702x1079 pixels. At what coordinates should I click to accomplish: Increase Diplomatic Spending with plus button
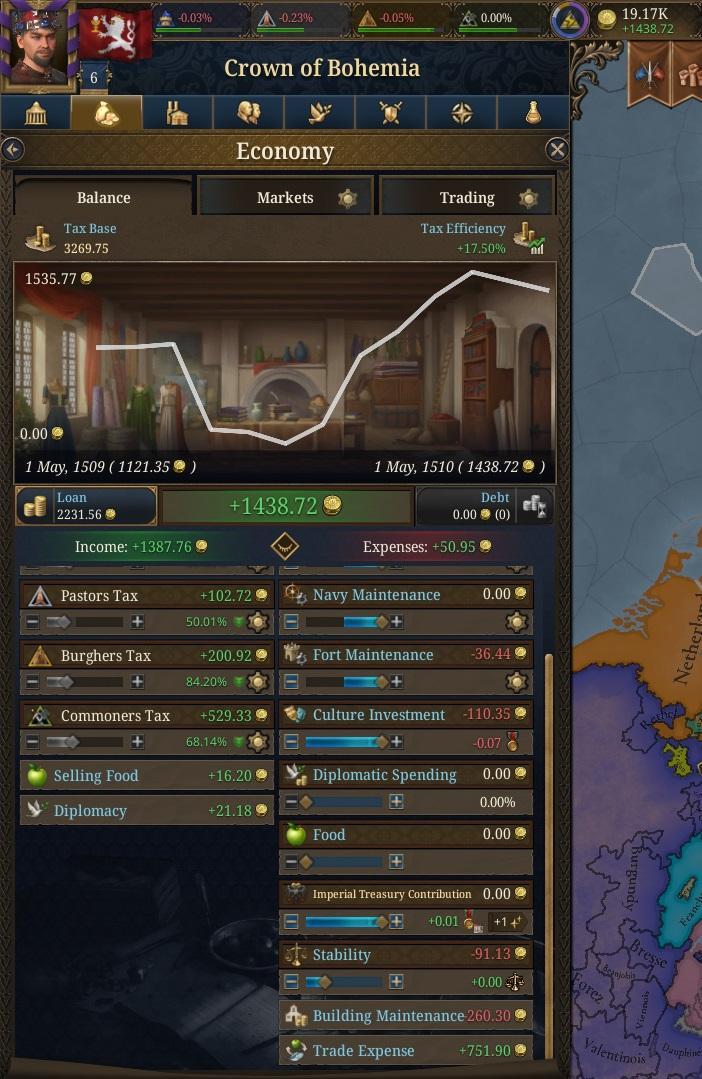397,802
